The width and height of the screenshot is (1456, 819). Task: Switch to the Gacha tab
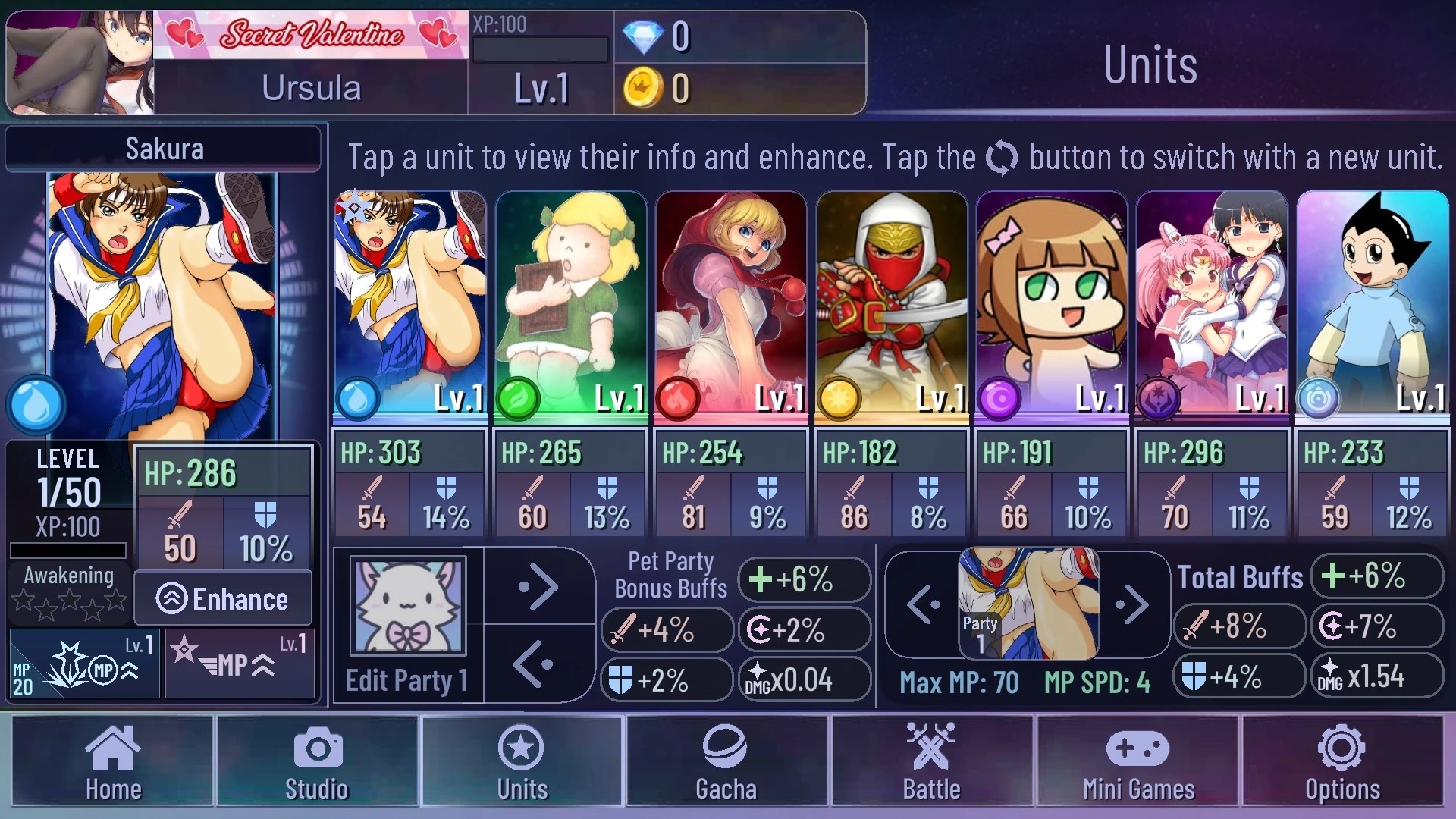726,761
